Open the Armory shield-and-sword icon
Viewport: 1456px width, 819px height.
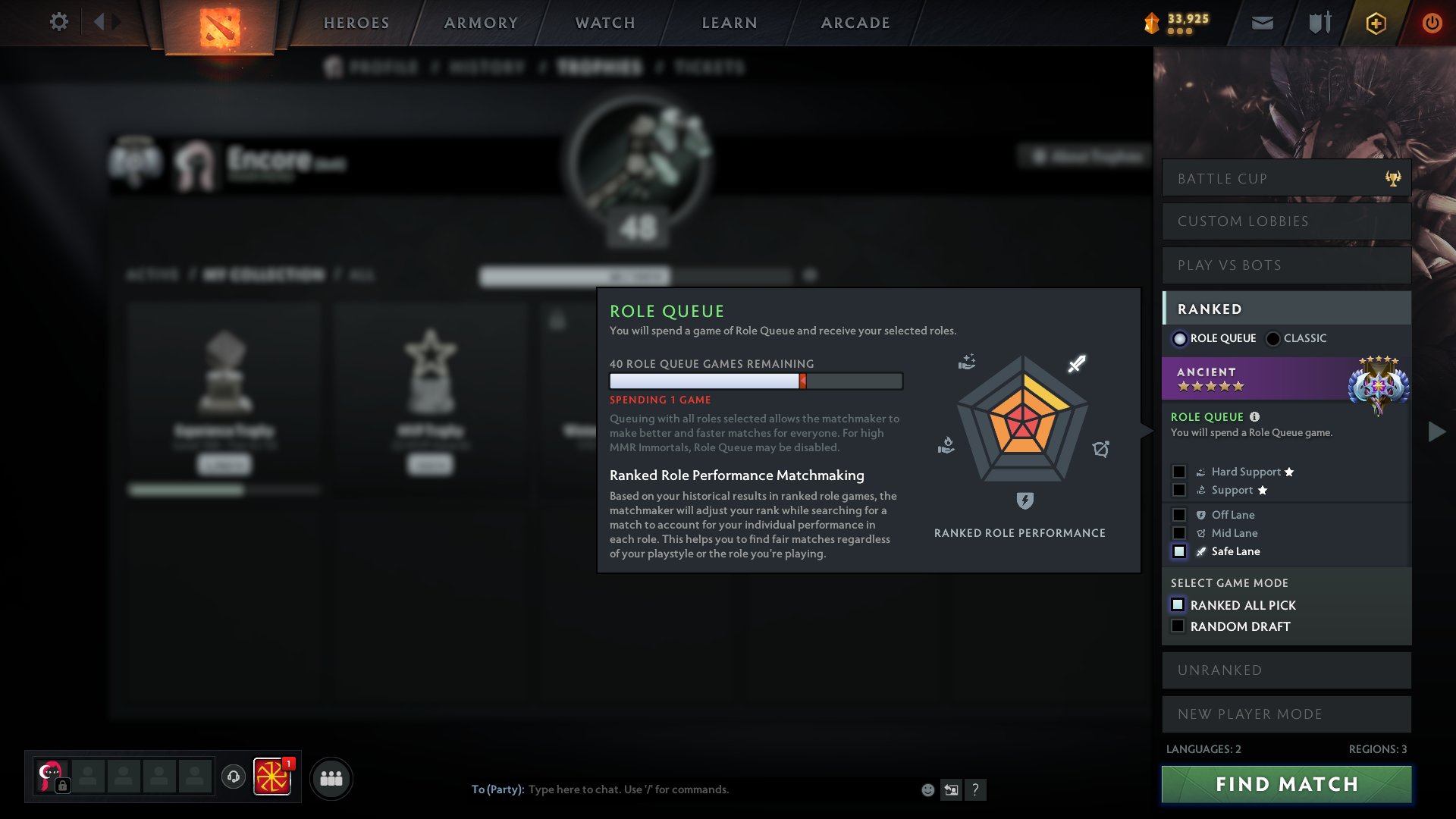(x=1318, y=22)
